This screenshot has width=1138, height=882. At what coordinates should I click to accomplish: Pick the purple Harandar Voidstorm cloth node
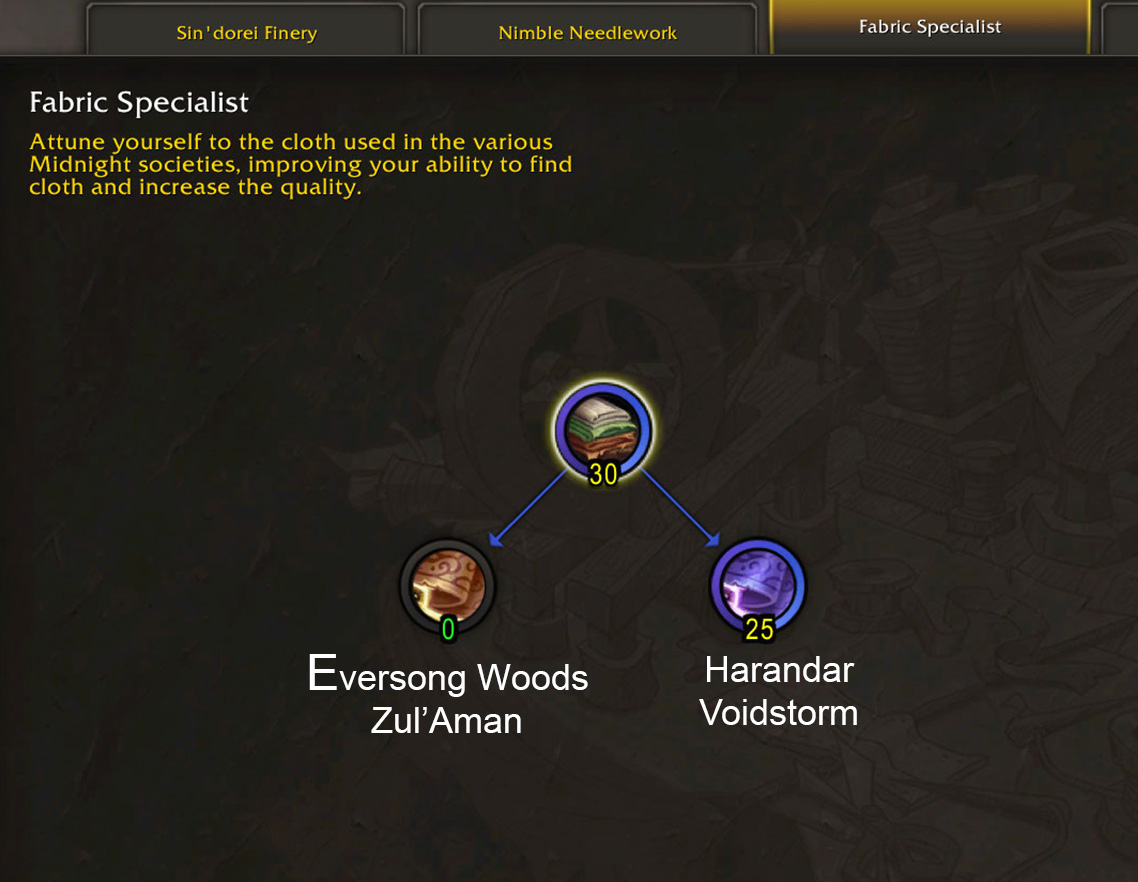[x=758, y=585]
